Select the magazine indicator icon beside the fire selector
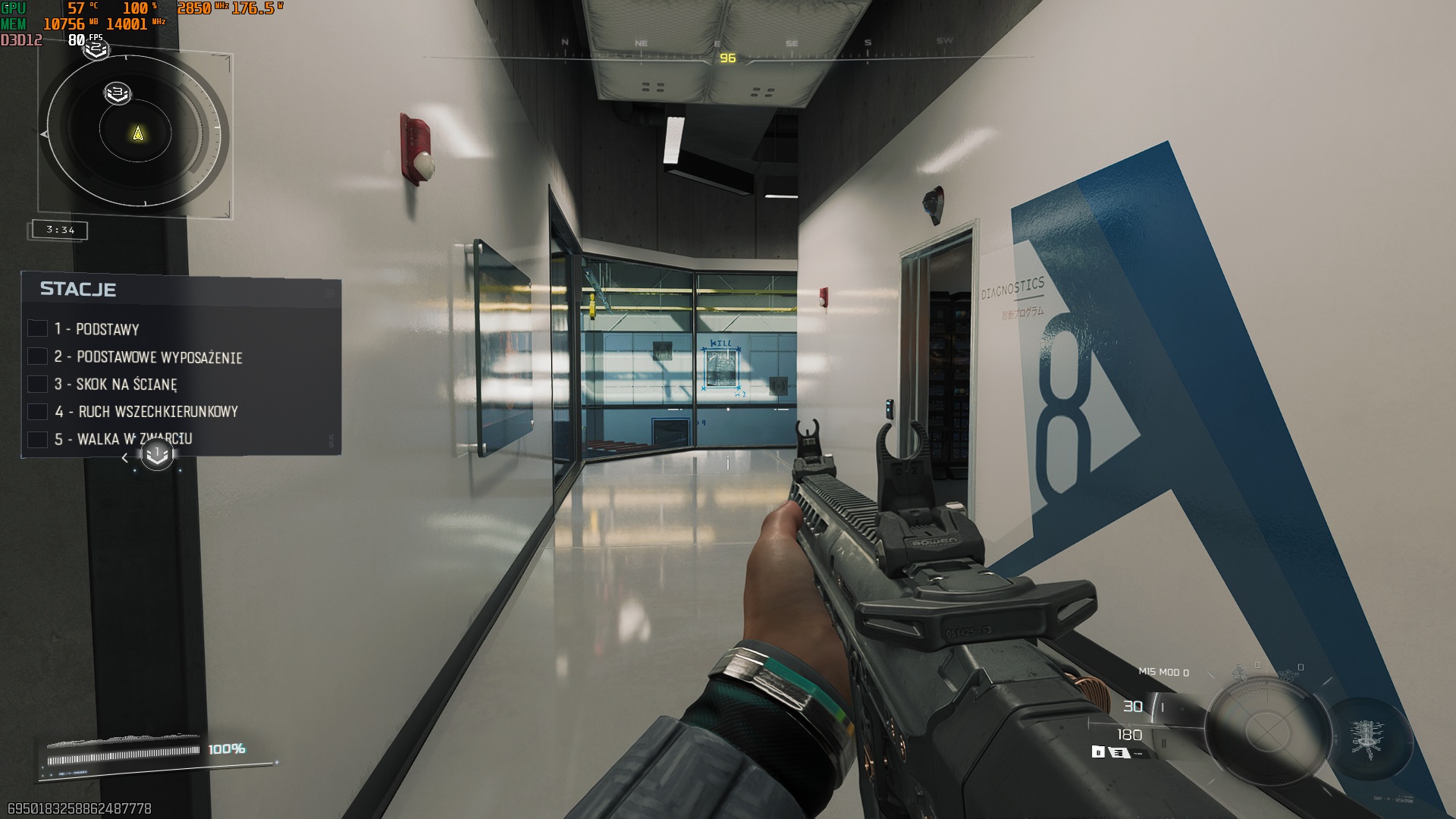 coord(1119,751)
